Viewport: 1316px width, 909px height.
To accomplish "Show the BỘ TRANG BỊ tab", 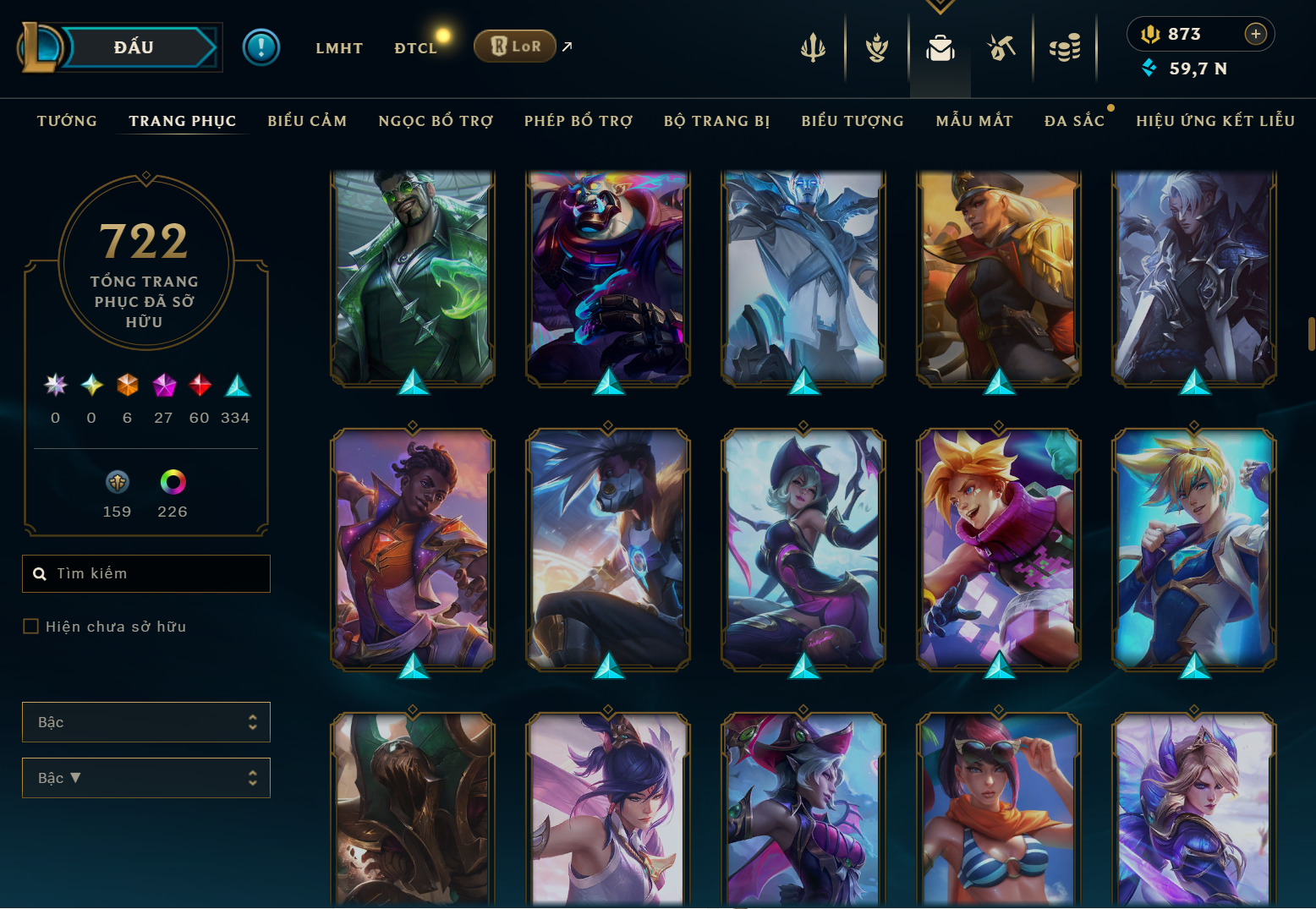I will (716, 121).
